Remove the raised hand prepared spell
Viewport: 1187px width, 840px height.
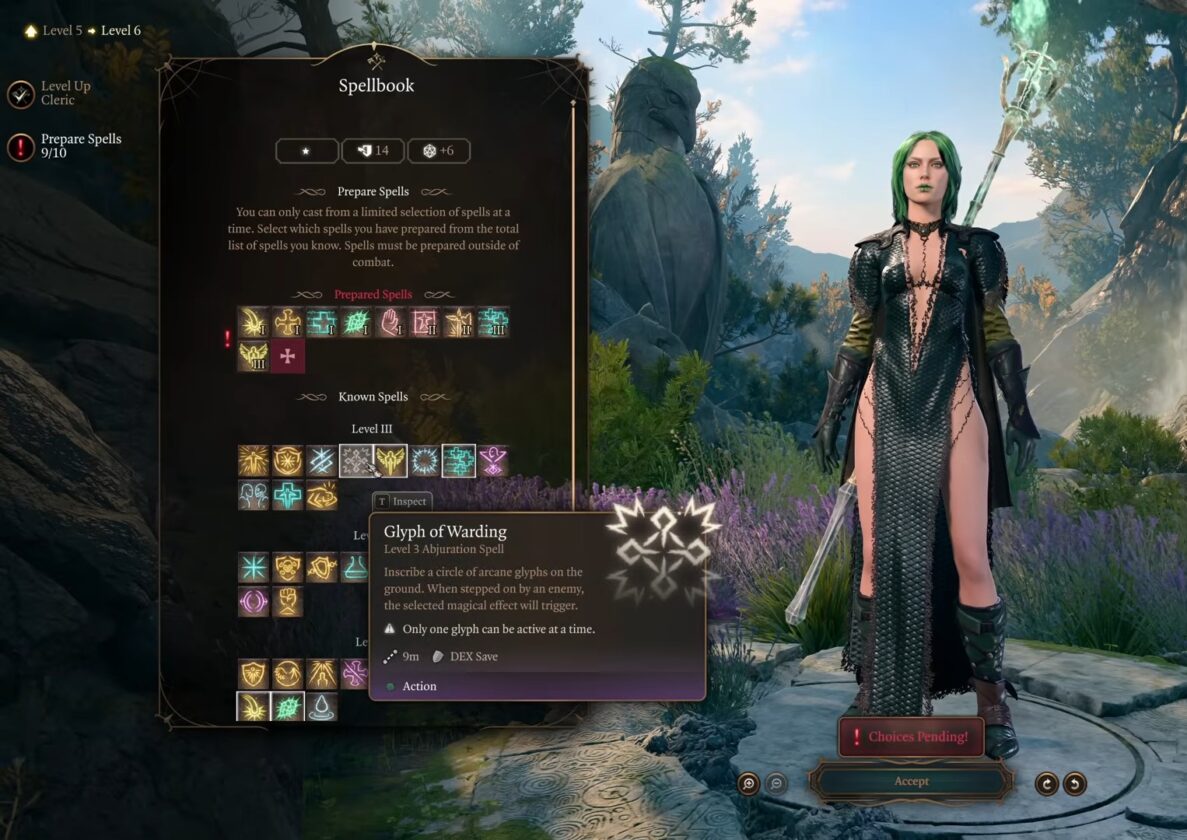click(390, 322)
